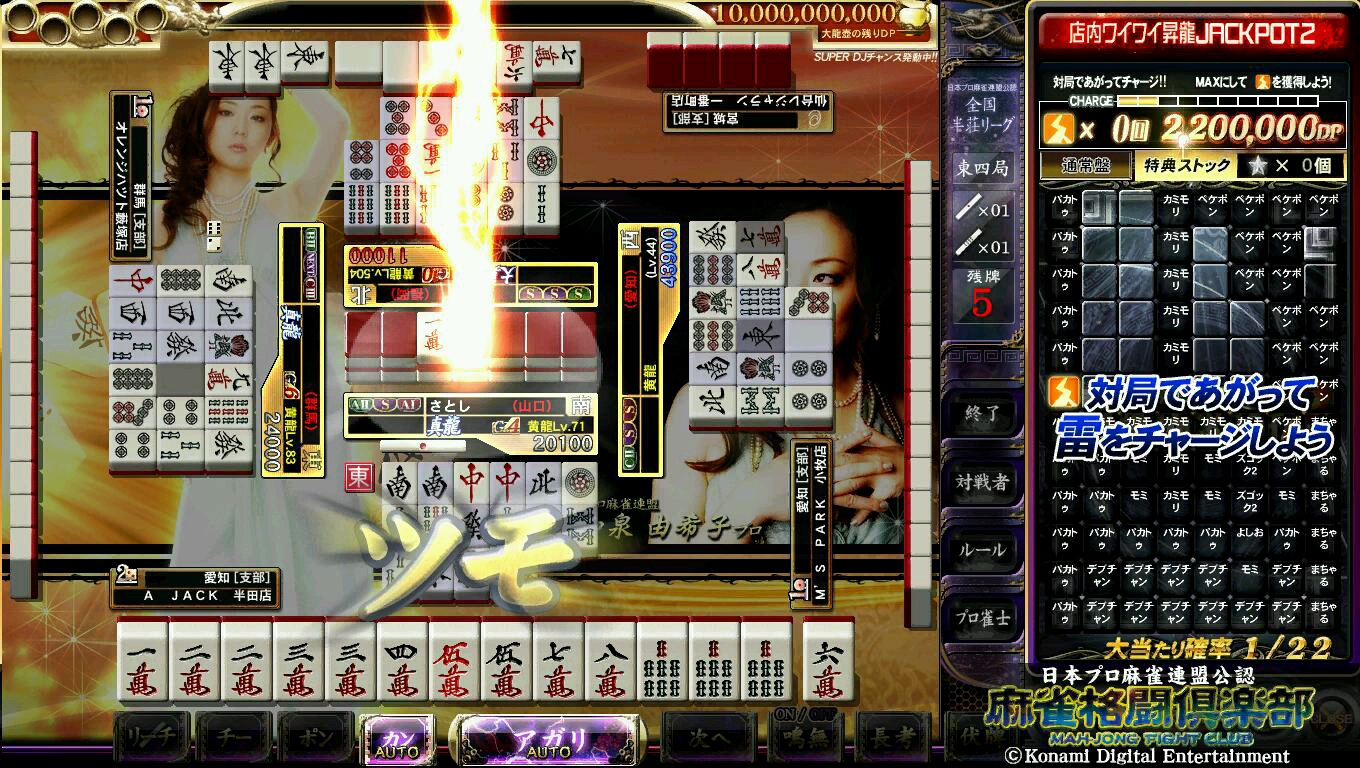Select the 四萬 tile in hand
This screenshot has height=768, width=1360.
tap(403, 662)
